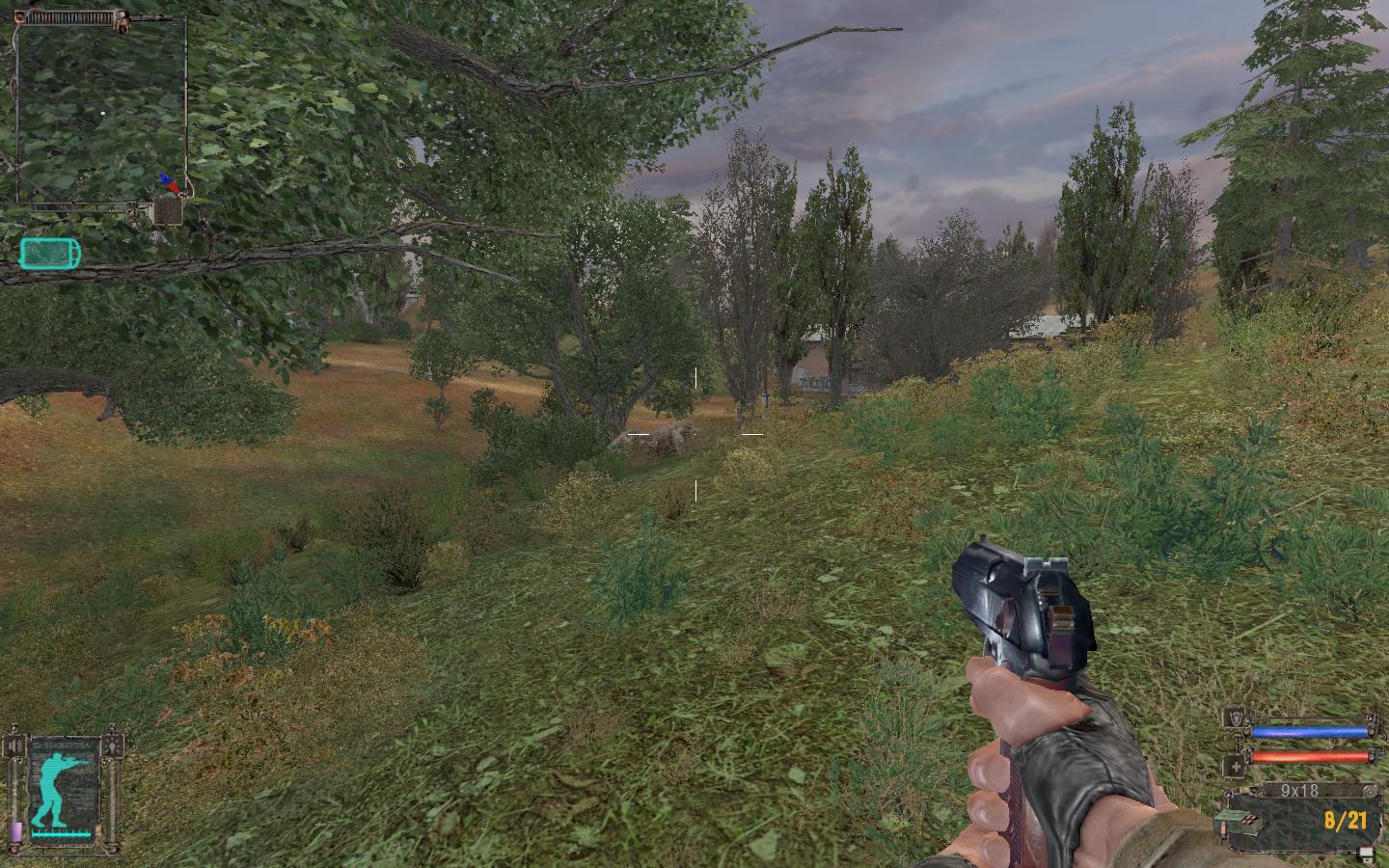Screen dimensions: 1389x868
Task: Click the lightbulb visibility indicator icon
Action: coord(115,746)
